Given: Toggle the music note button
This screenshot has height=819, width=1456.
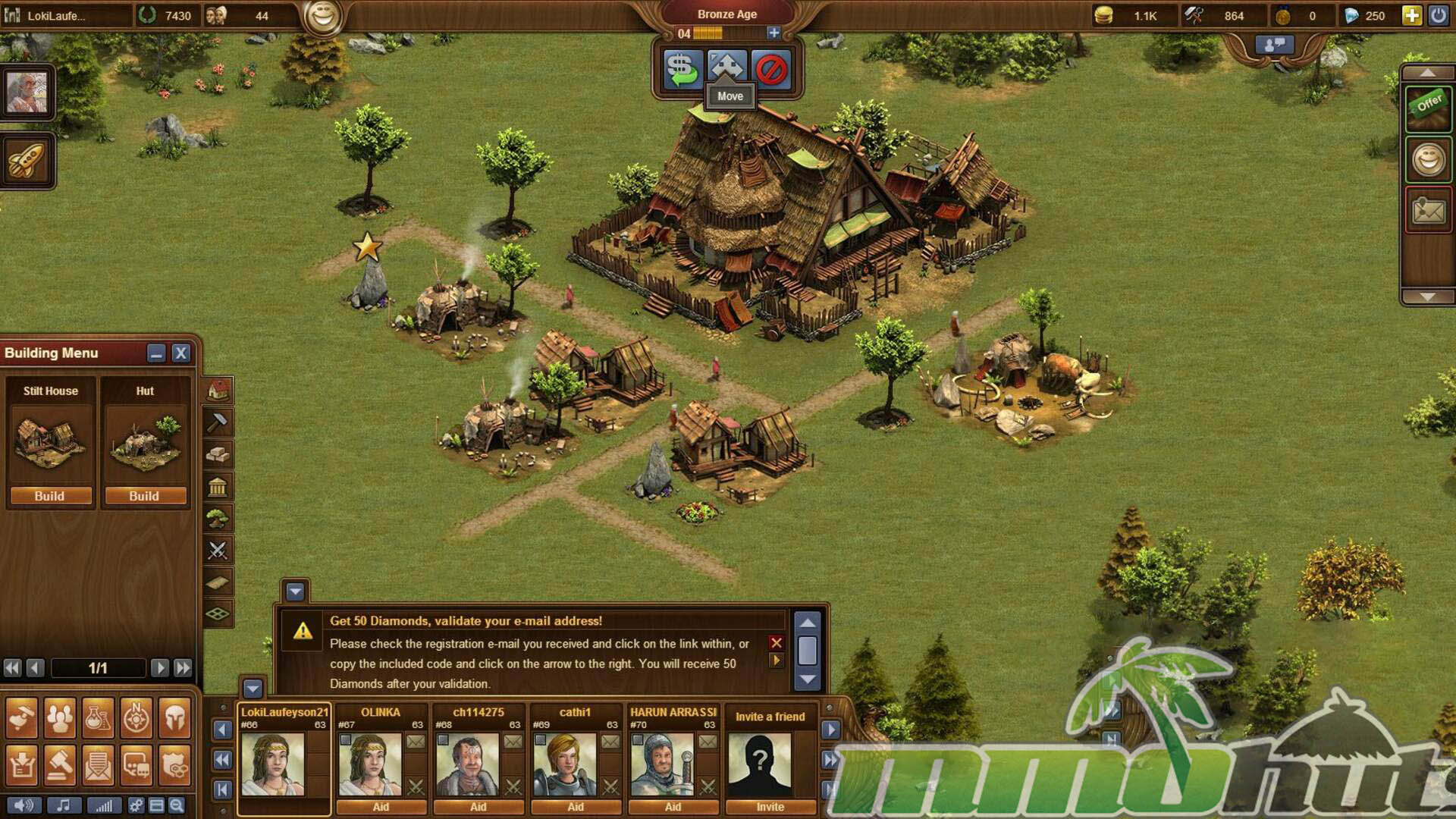Looking at the screenshot, I should pos(64,805).
